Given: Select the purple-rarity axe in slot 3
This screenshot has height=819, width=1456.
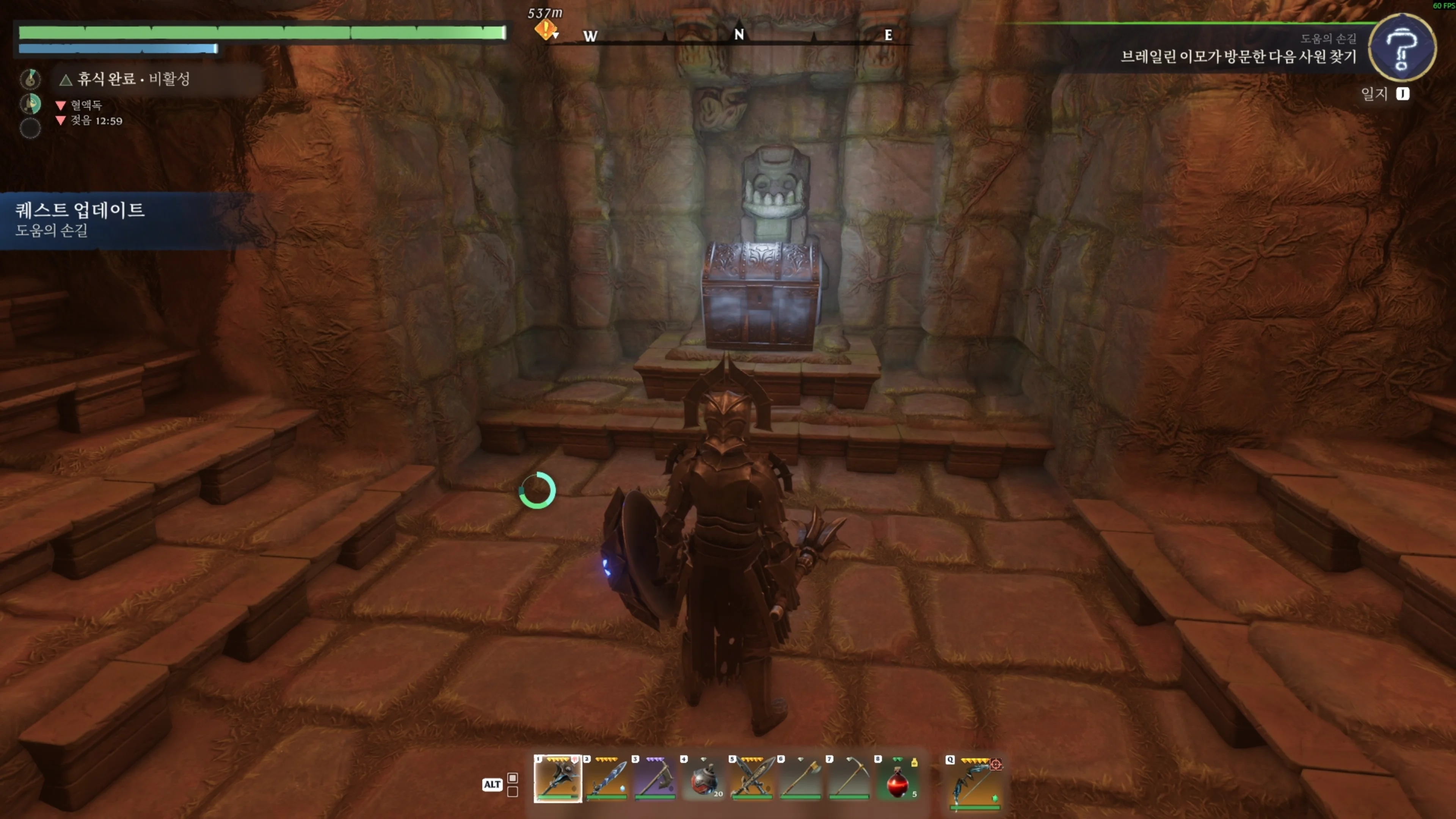Looking at the screenshot, I should pyautogui.click(x=654, y=779).
